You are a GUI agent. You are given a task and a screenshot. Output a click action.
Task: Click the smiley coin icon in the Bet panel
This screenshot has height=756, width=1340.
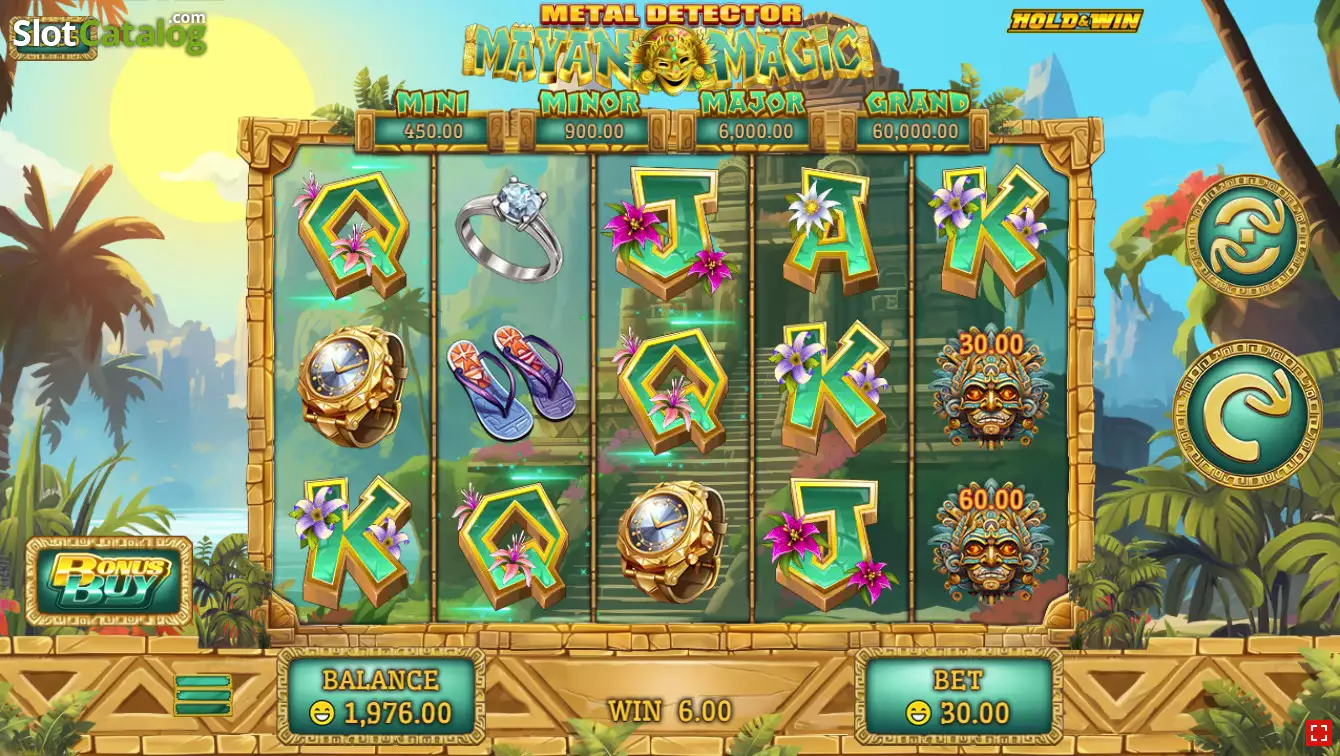pyautogui.click(x=921, y=712)
